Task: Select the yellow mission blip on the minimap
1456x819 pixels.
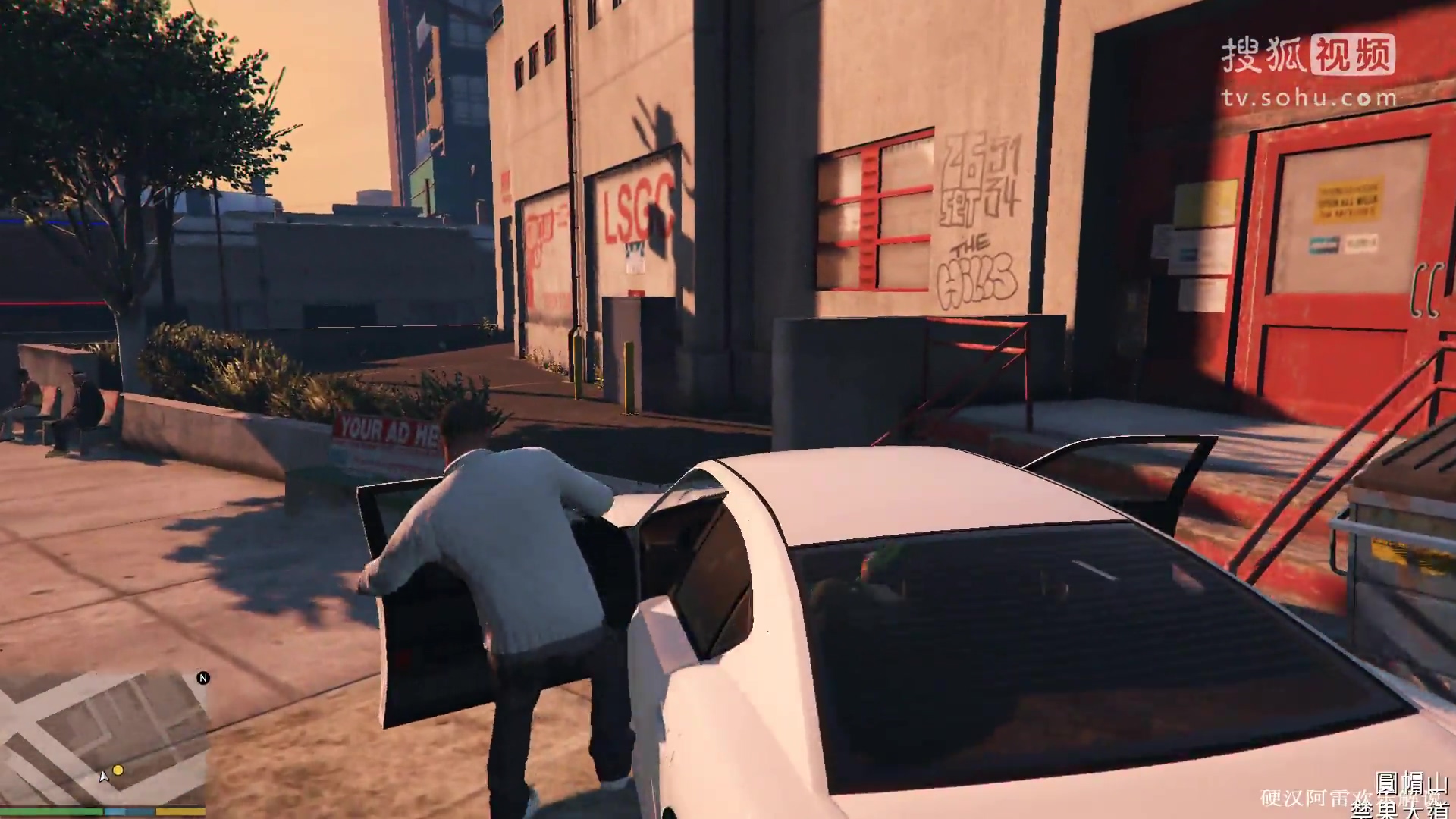Action: click(118, 770)
